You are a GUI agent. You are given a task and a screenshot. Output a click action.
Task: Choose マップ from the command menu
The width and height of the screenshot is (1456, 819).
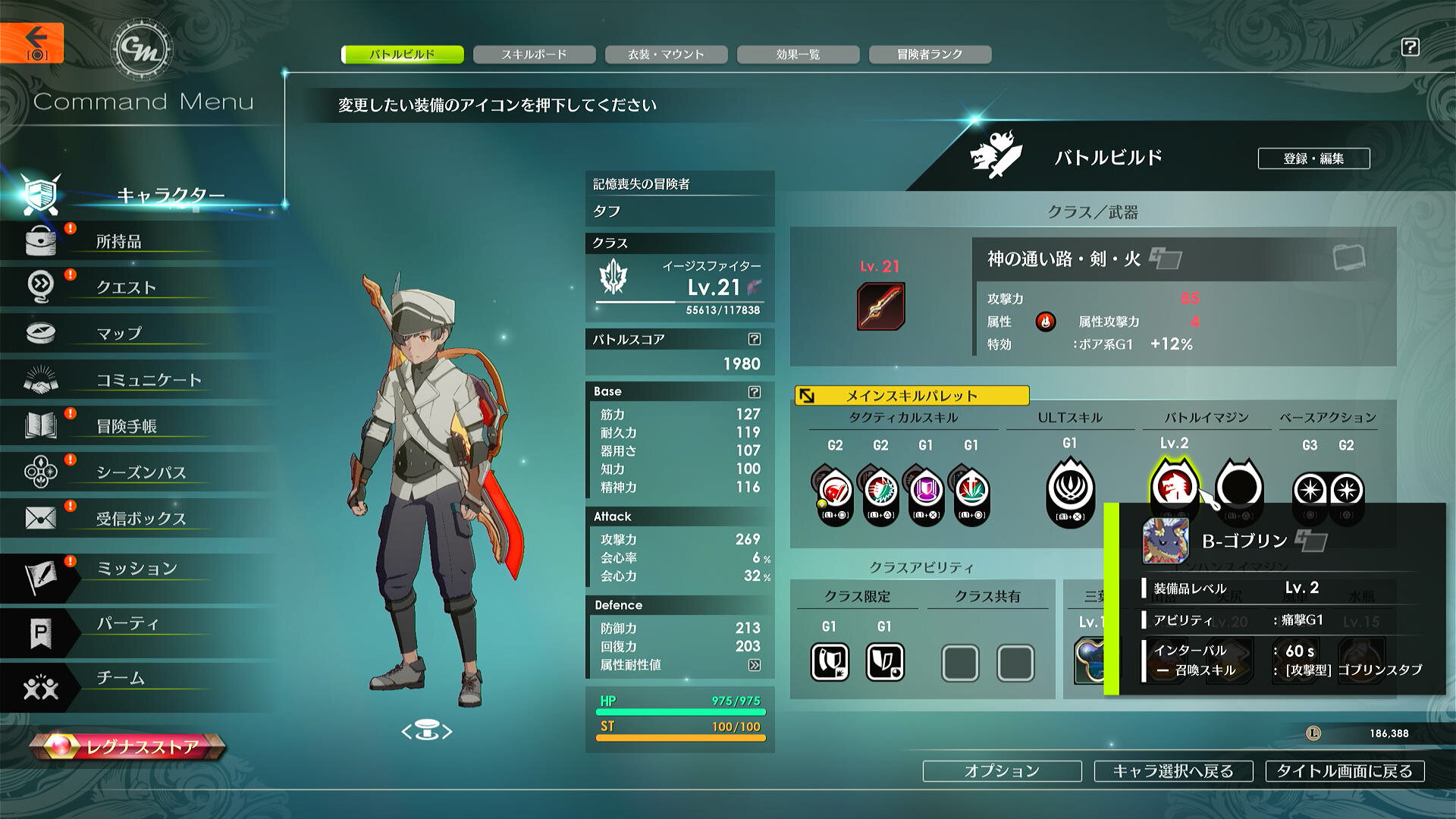(119, 334)
